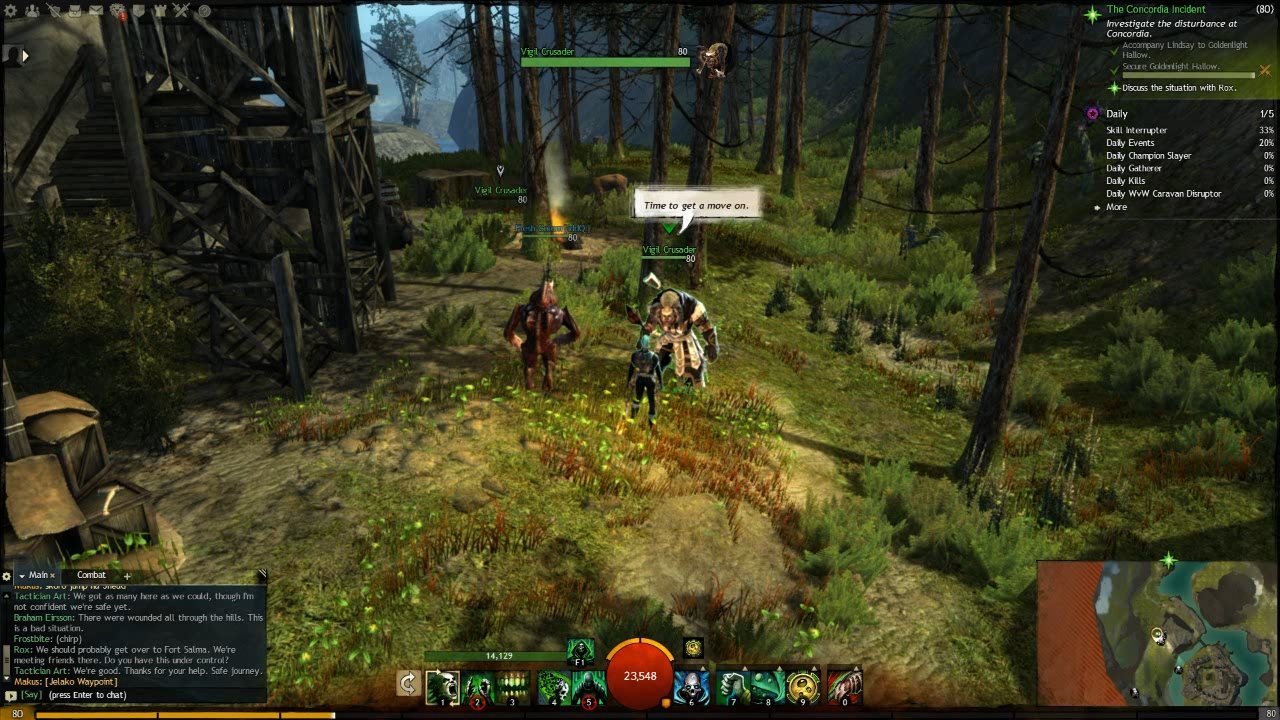This screenshot has height=720, width=1280.
Task: Open the inventory bag icon
Action: (75, 11)
